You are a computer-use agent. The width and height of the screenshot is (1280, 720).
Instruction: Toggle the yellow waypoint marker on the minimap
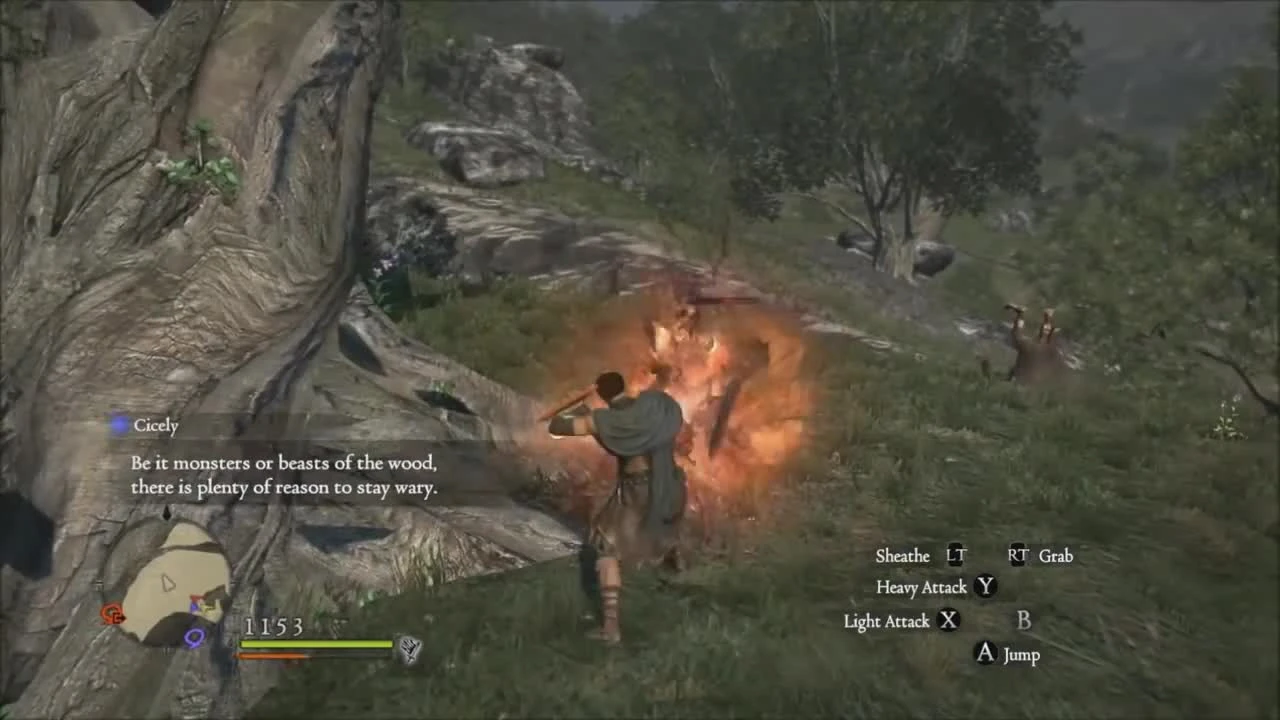click(x=208, y=608)
